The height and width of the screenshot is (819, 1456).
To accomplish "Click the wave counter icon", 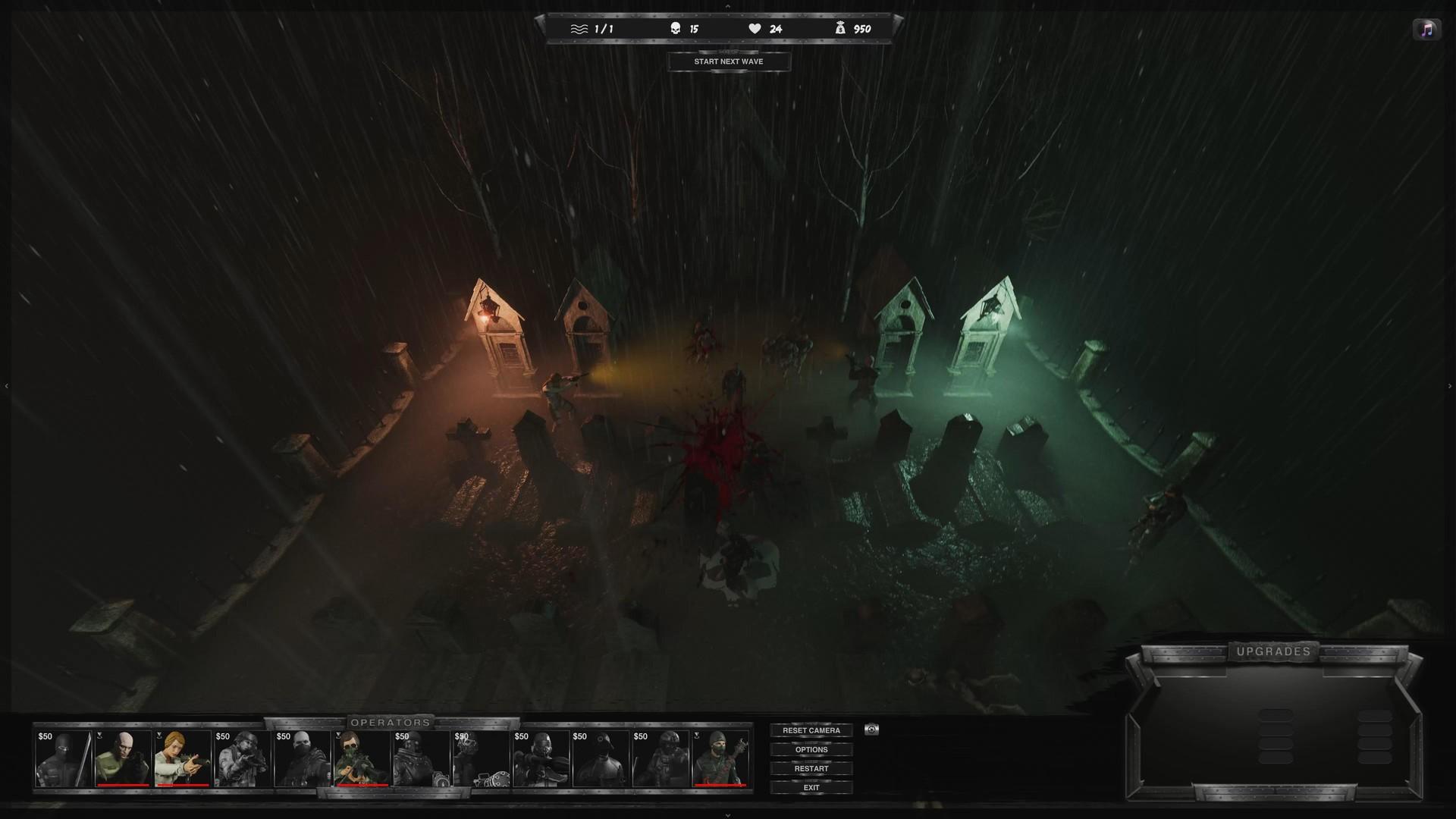I will [579, 28].
